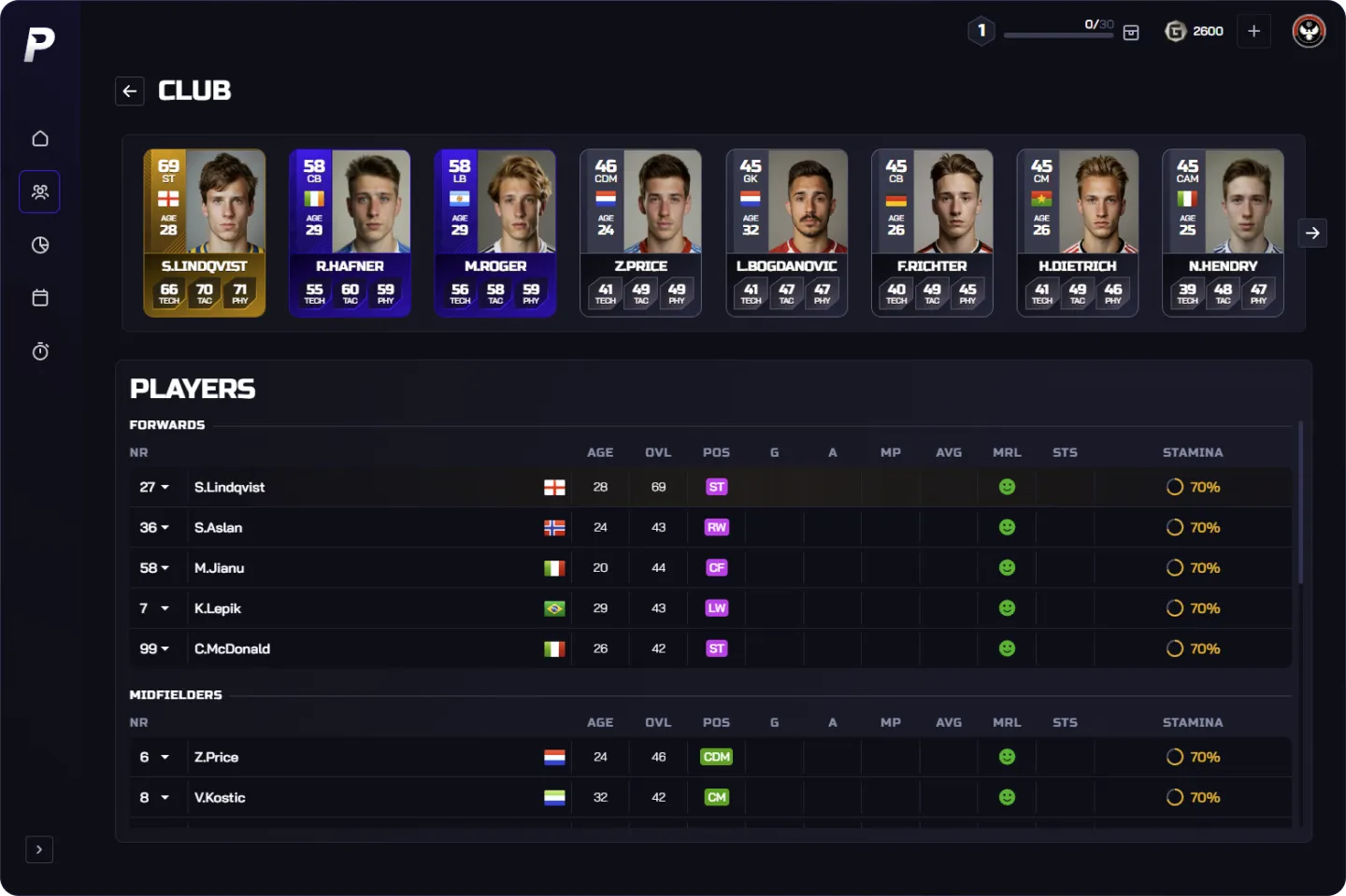Select the S.Lindqvist gold player card
The height and width of the screenshot is (896, 1346).
204,234
